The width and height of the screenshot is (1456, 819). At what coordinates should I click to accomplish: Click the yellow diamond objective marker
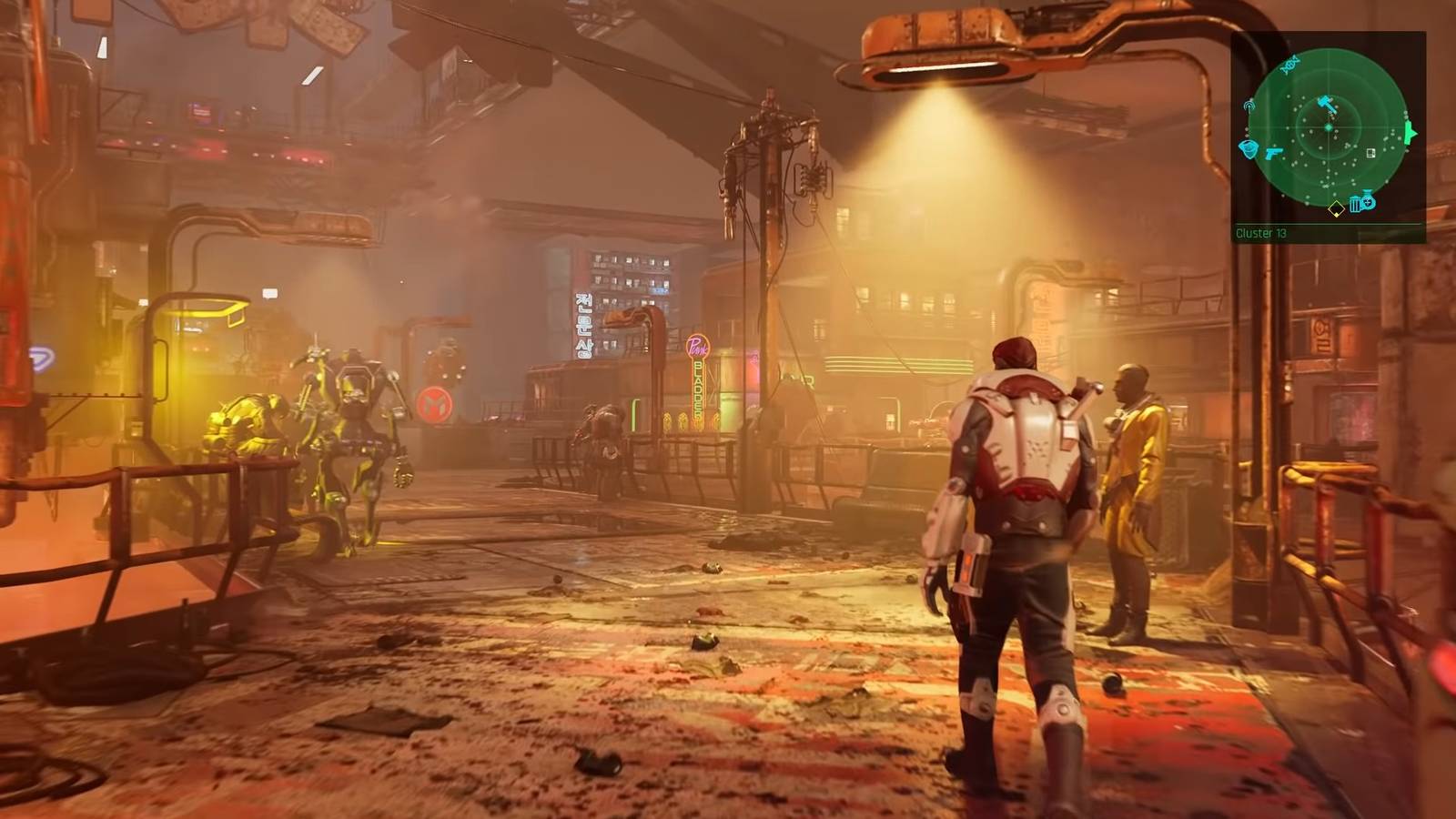pyautogui.click(x=1335, y=210)
